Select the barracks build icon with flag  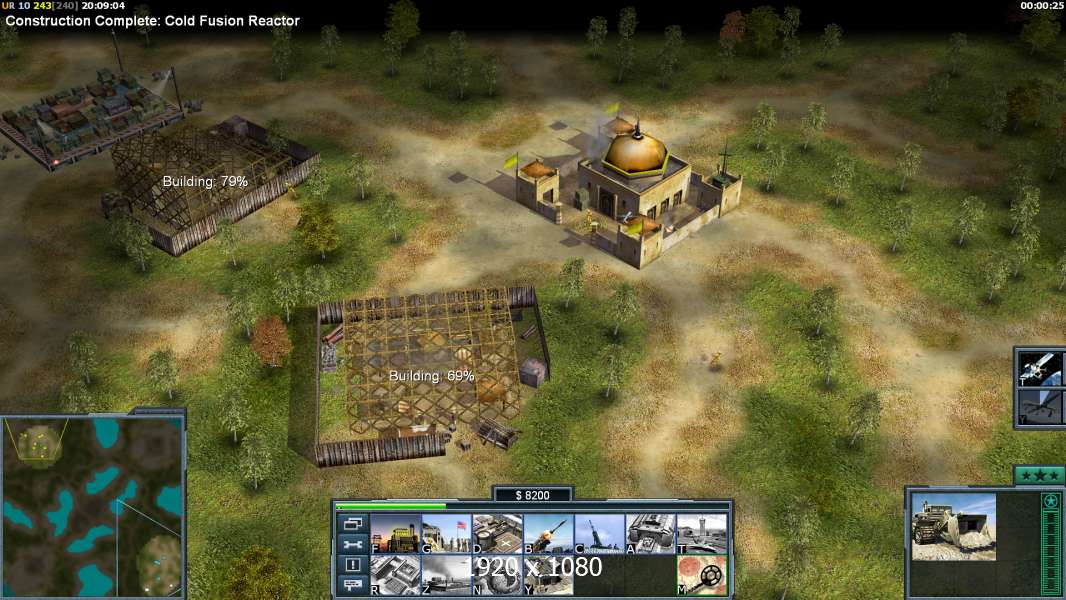[x=446, y=534]
